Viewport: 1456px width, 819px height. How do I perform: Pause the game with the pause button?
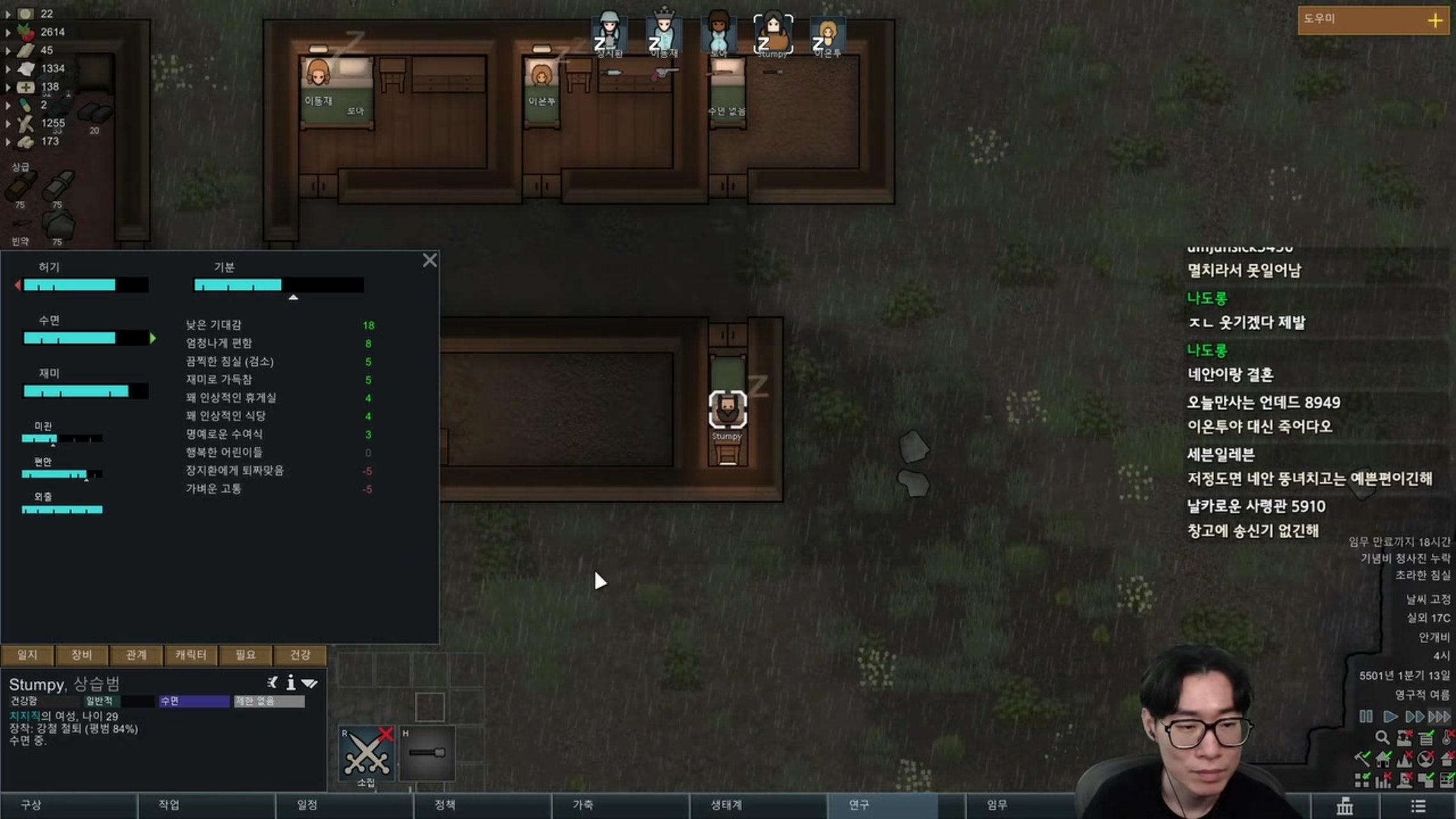(1366, 717)
